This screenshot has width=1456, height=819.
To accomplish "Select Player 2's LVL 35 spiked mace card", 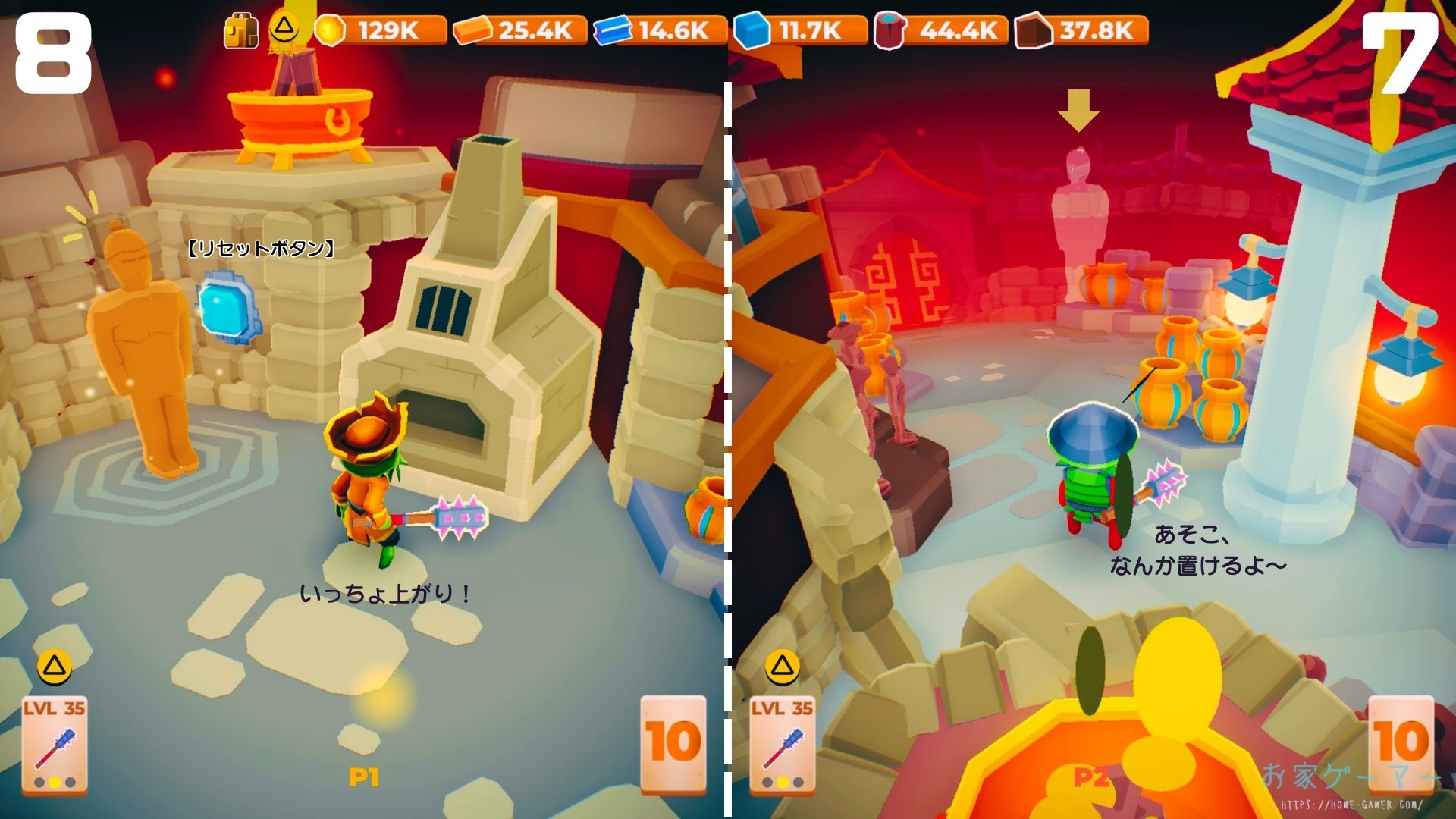I will coord(782,745).
